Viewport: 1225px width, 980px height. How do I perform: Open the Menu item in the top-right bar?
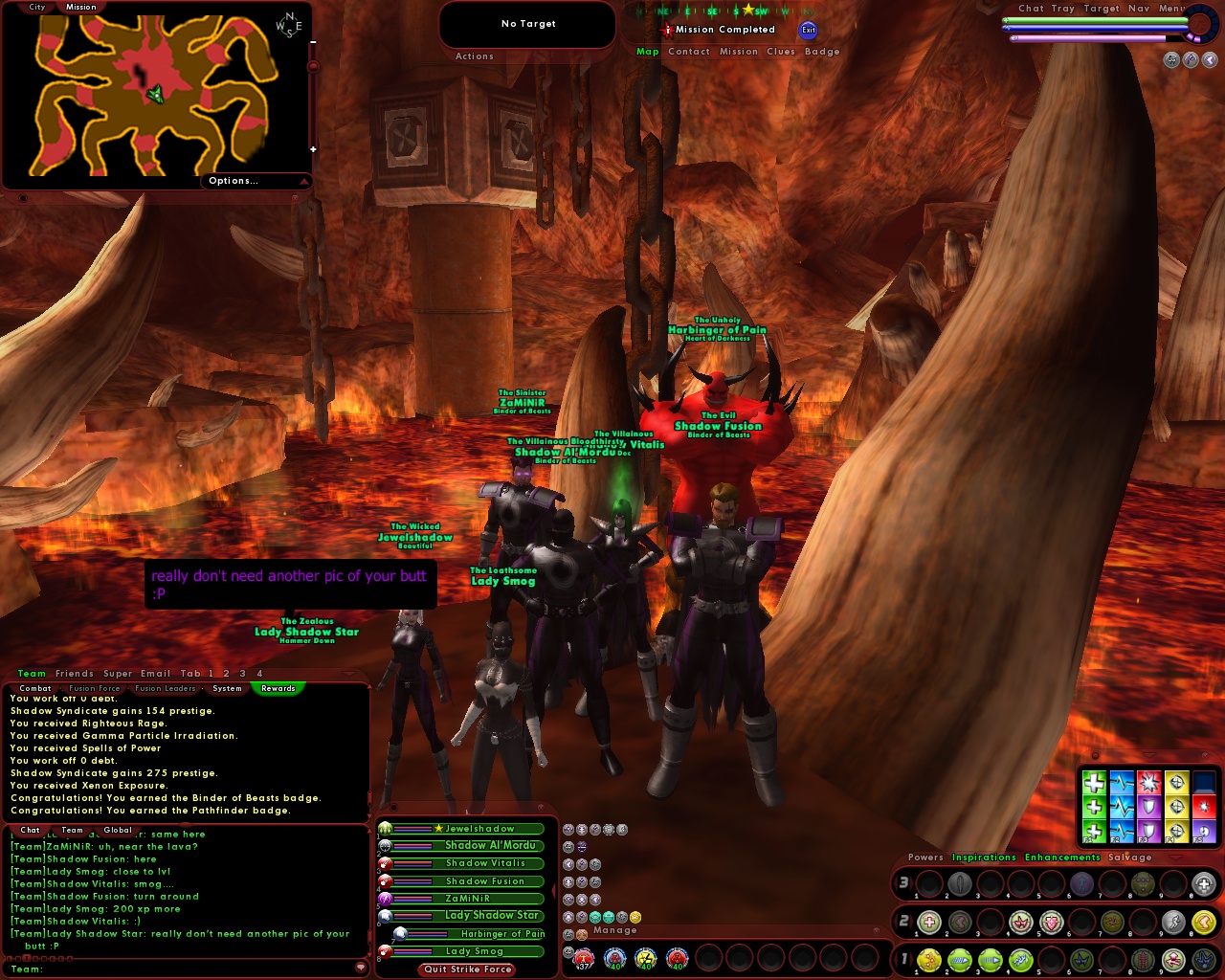(x=1169, y=8)
